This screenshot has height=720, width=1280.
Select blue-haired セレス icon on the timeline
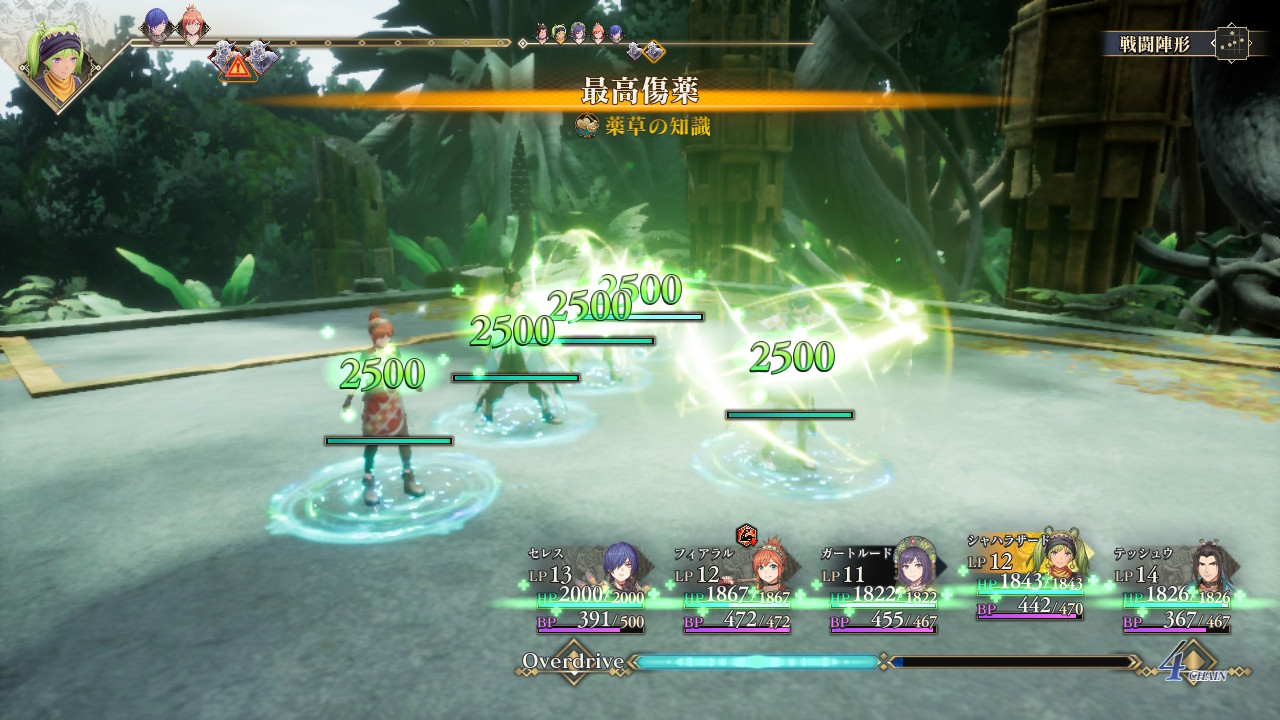(157, 26)
